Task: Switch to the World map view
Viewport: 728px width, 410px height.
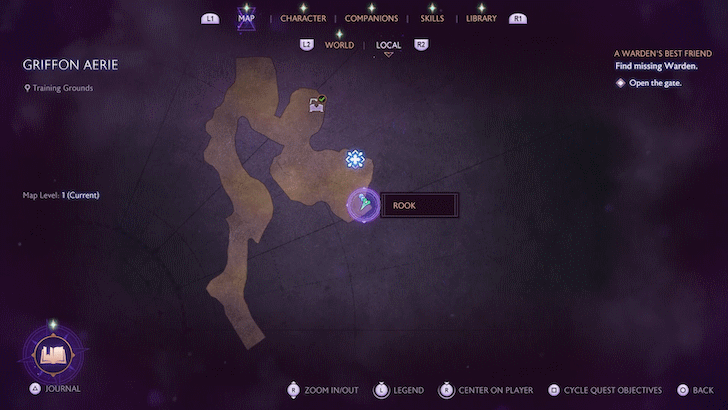Action: (339, 45)
